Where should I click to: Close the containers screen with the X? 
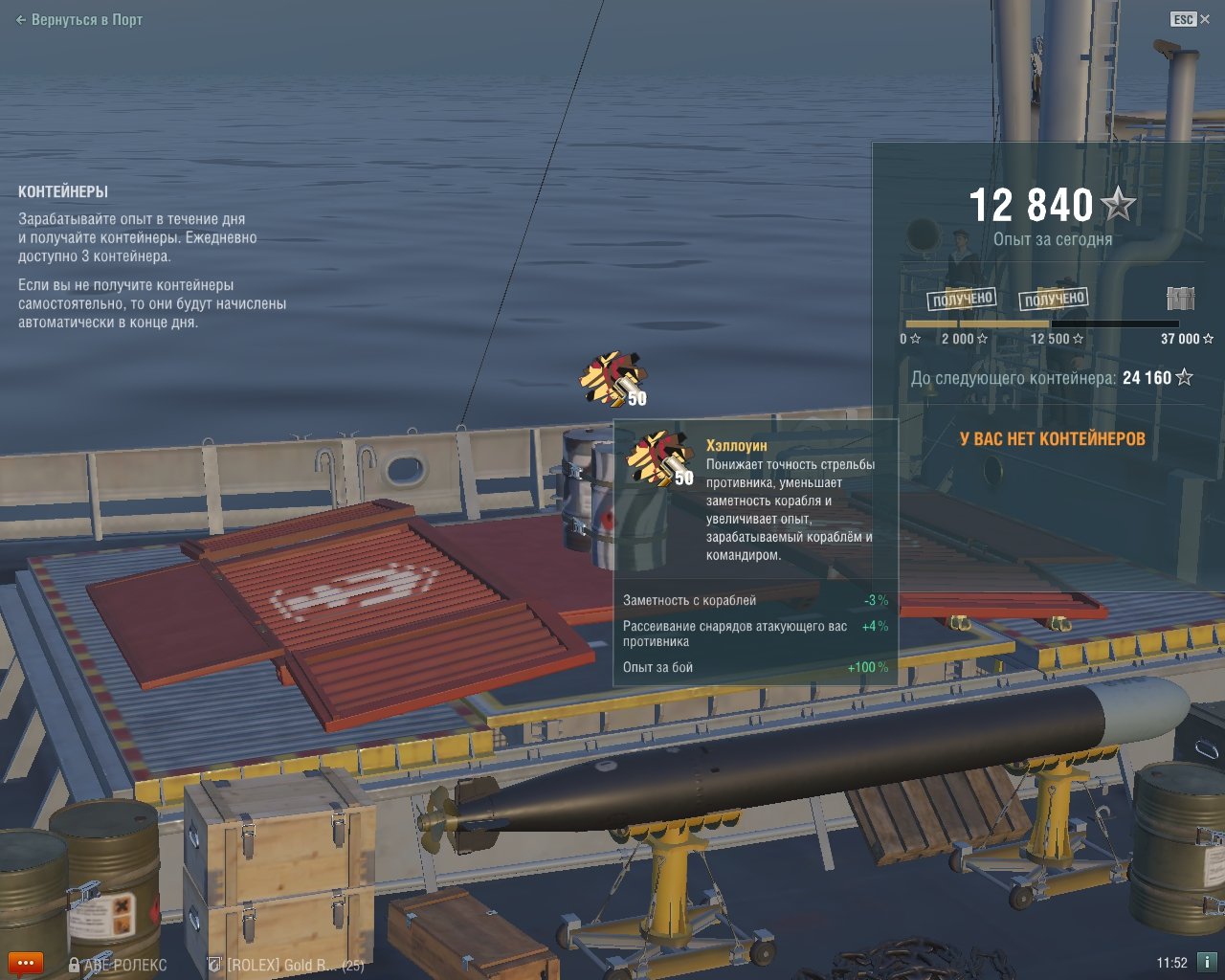tap(1205, 19)
